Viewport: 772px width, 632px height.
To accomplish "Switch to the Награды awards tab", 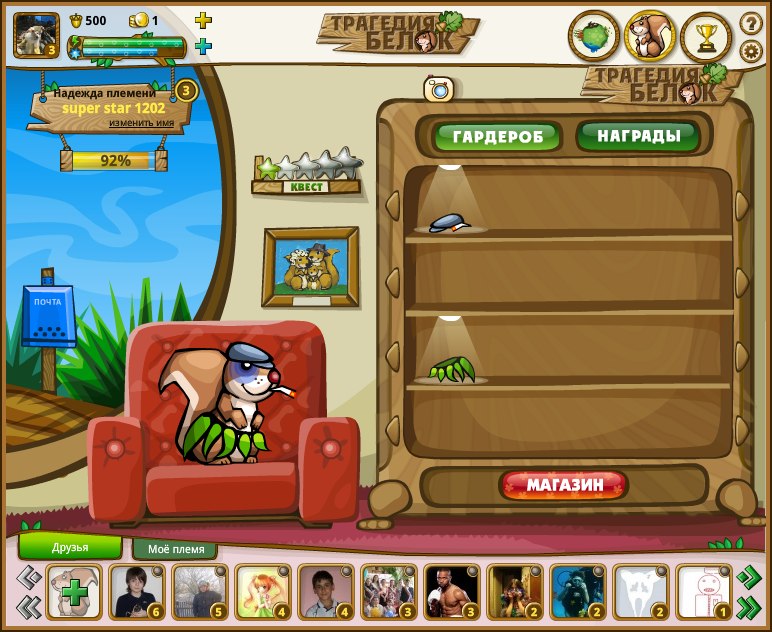I will (638, 135).
